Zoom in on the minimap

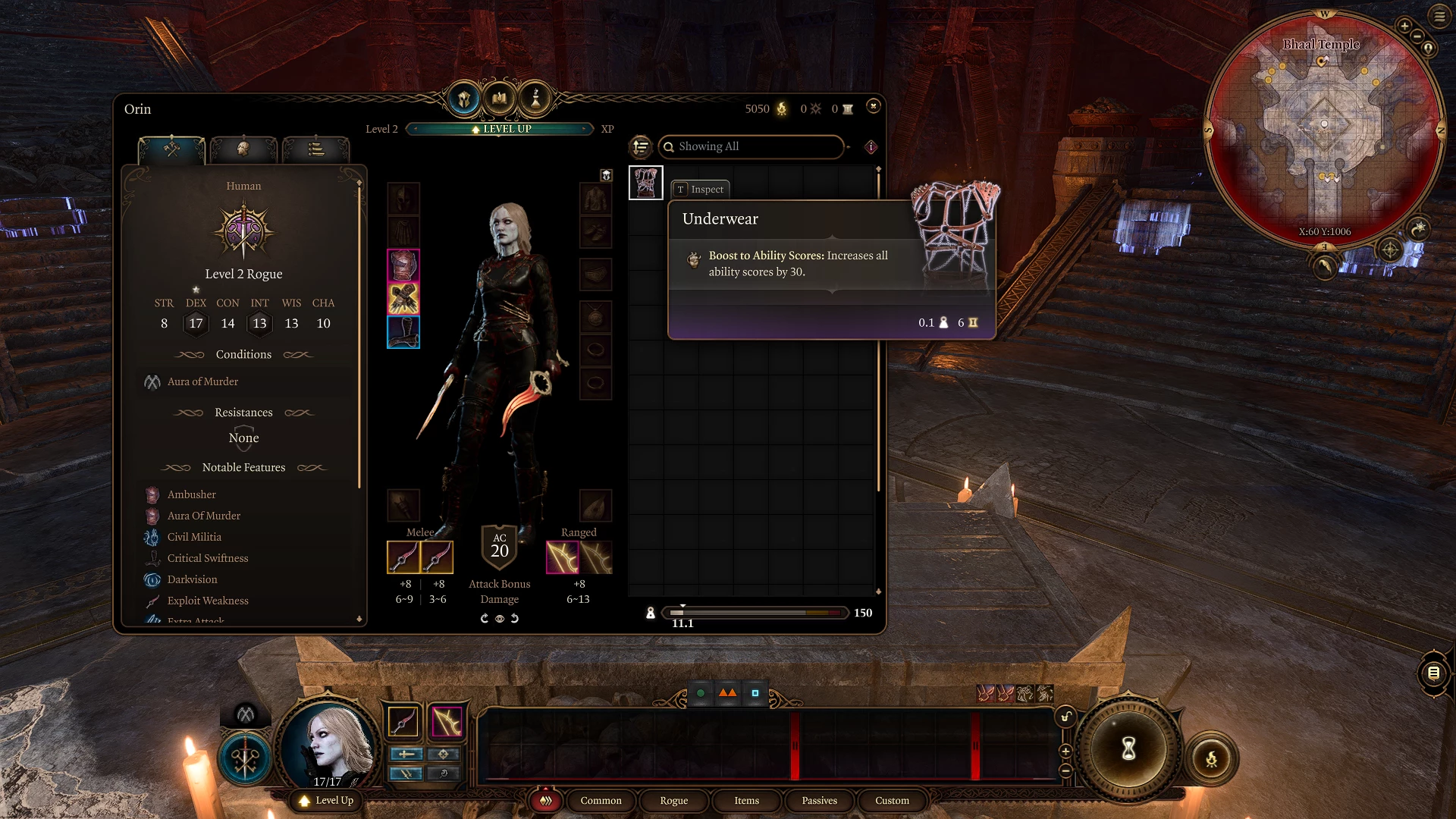pyautogui.click(x=1404, y=26)
